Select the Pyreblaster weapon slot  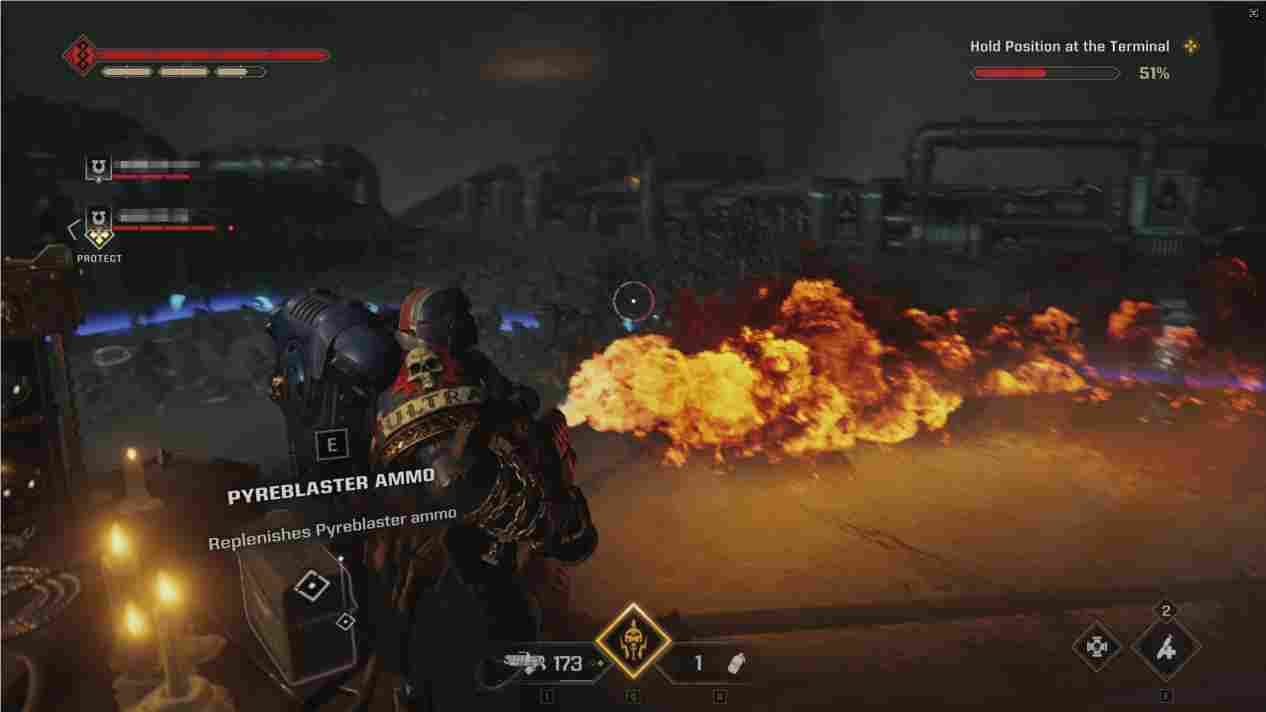tap(545, 663)
